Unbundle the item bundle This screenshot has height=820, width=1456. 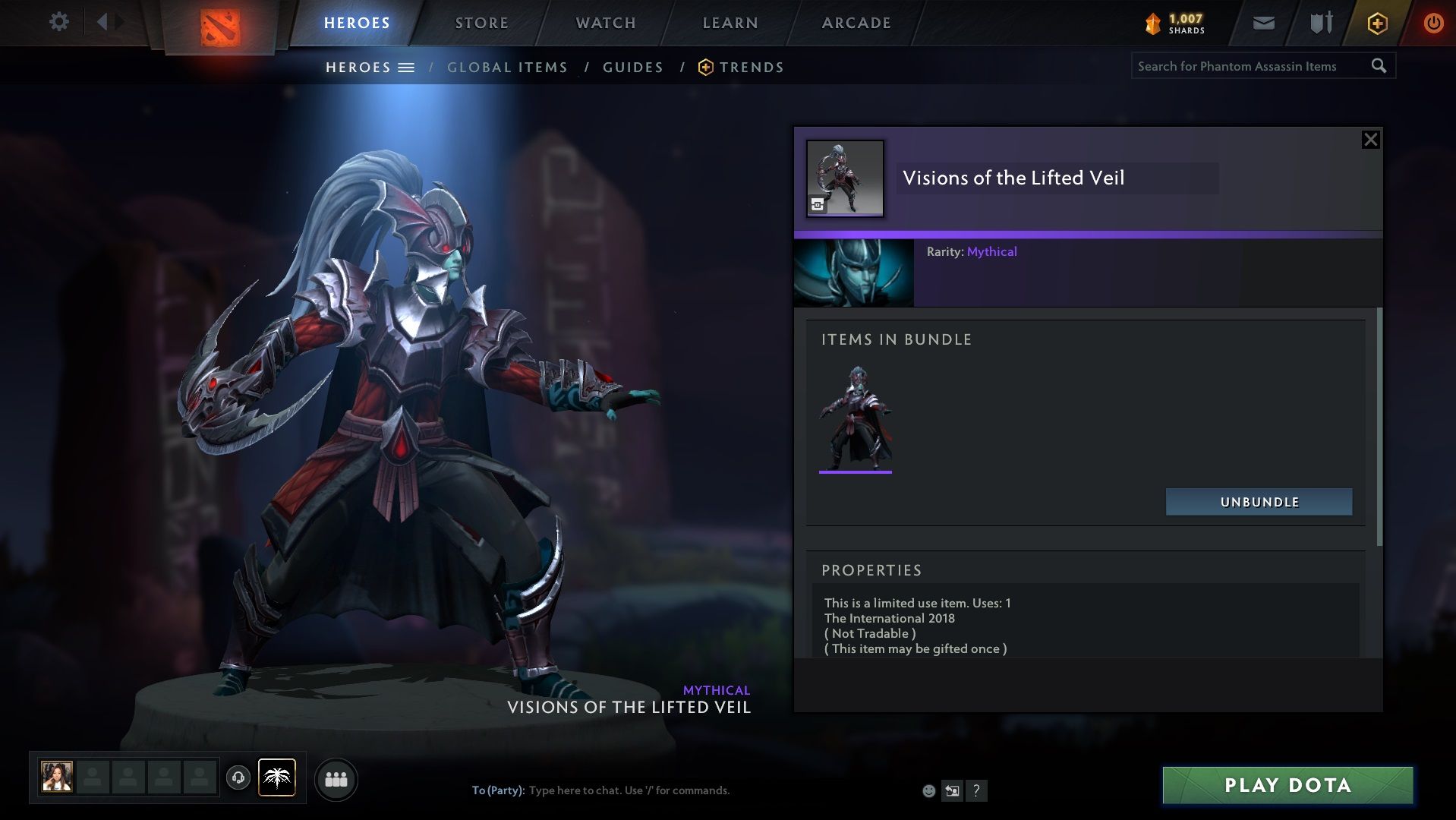[1259, 502]
